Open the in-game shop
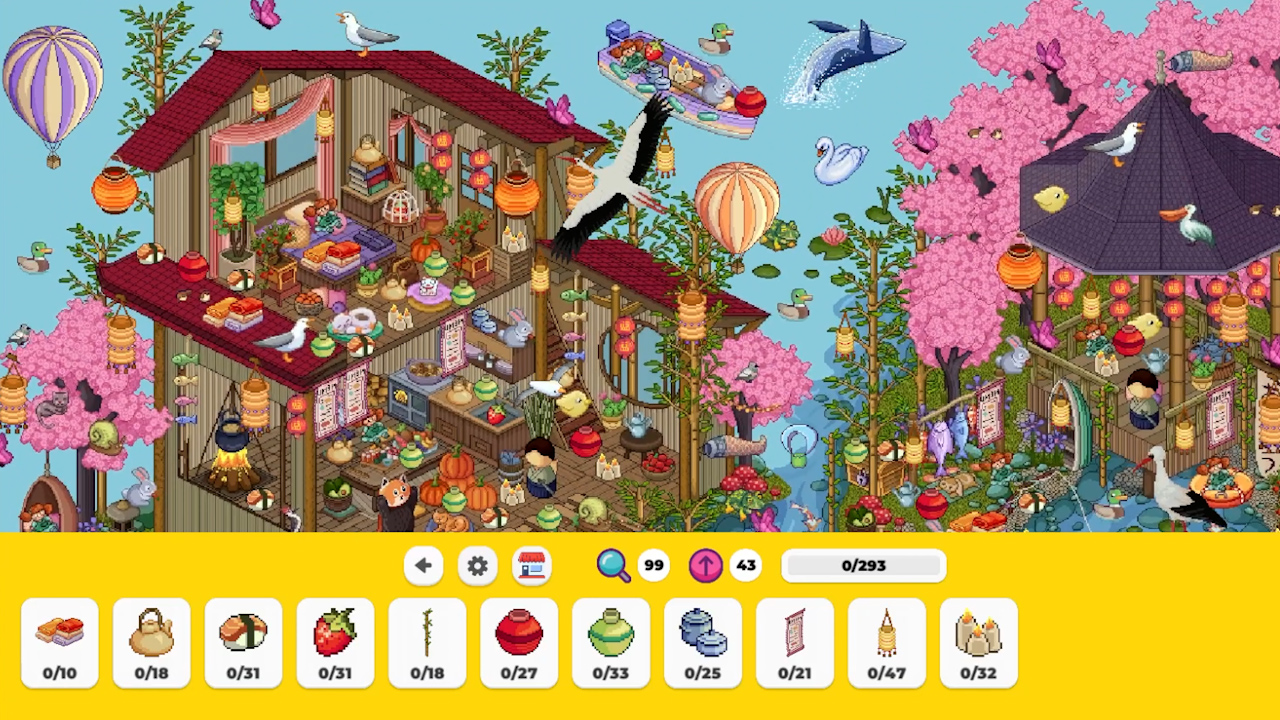1280x720 pixels. (531, 566)
